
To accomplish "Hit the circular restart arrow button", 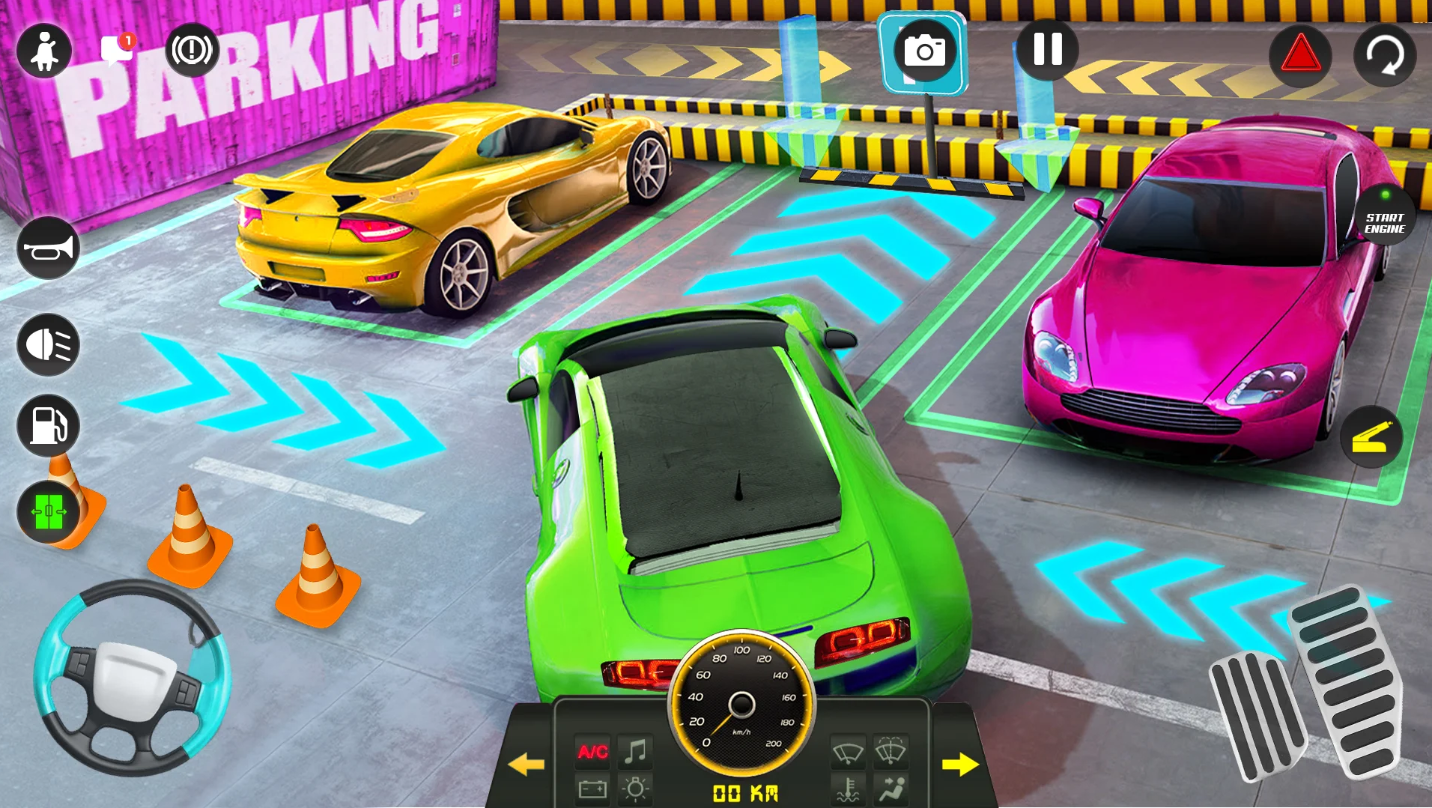I will [1385, 55].
